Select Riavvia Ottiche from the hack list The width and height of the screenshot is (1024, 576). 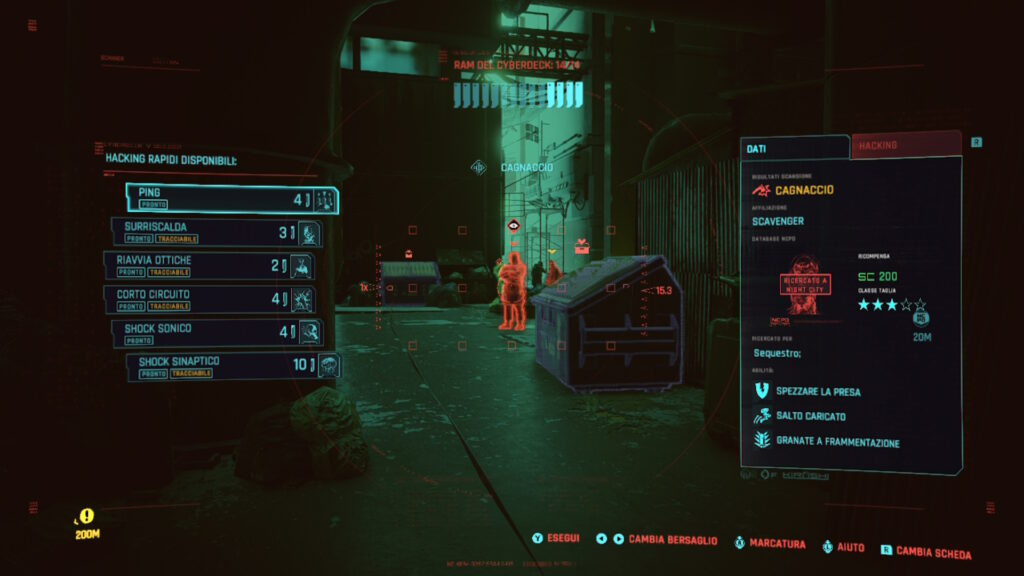208,266
